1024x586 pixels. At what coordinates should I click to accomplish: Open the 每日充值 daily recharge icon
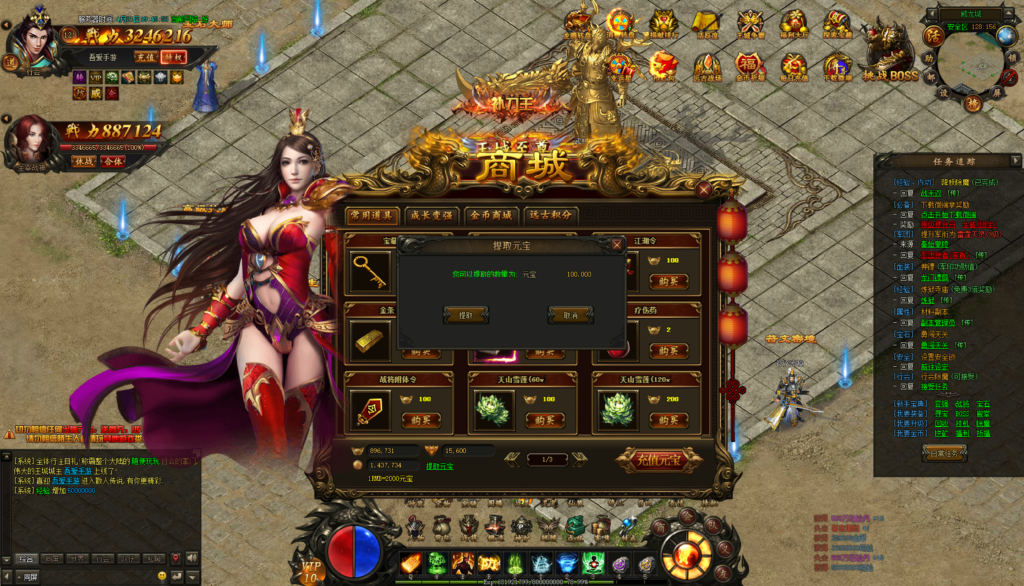coord(793,67)
